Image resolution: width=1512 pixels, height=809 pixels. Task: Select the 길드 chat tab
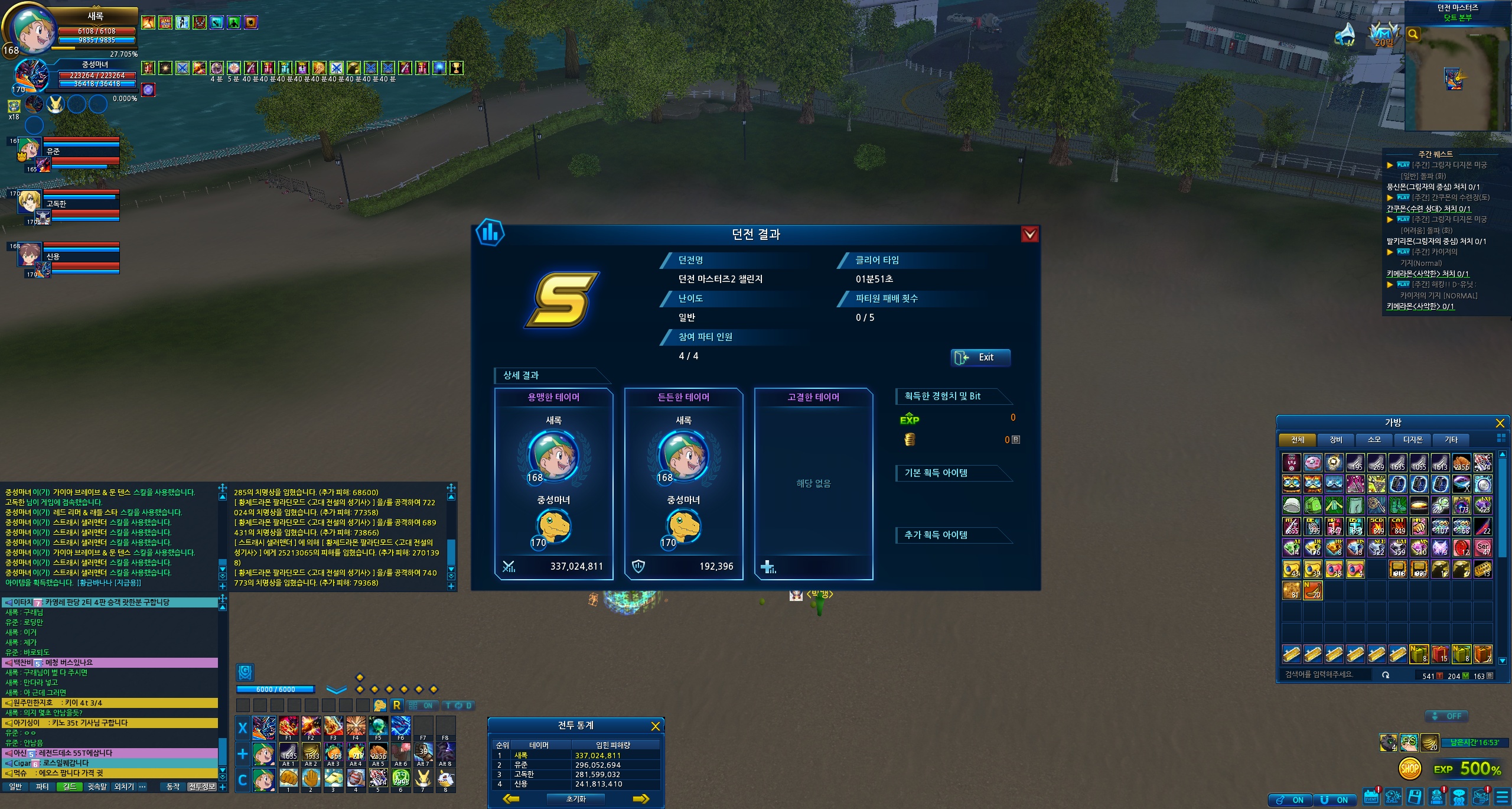[69, 787]
